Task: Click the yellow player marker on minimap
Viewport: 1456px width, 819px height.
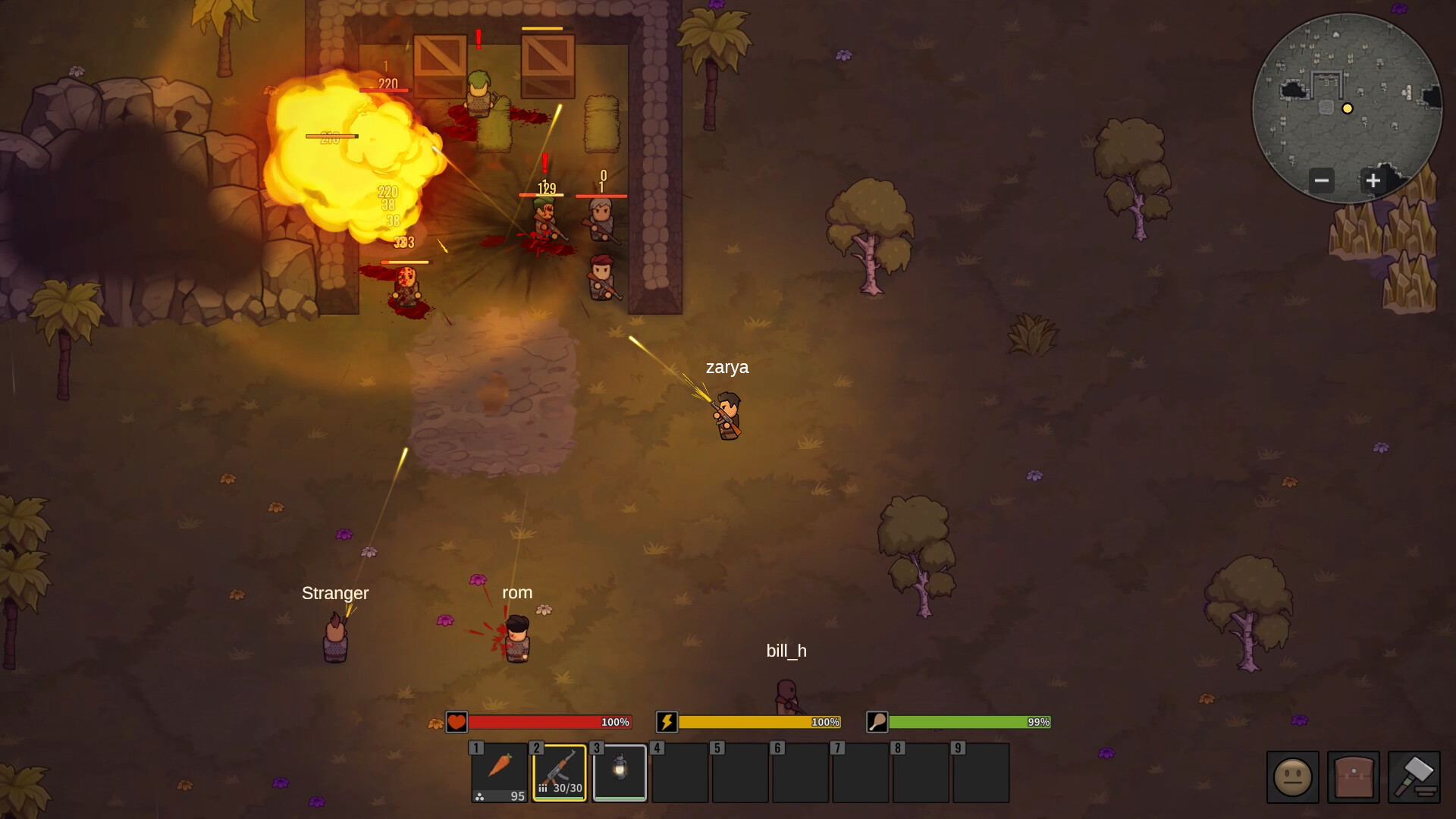Action: (x=1348, y=108)
